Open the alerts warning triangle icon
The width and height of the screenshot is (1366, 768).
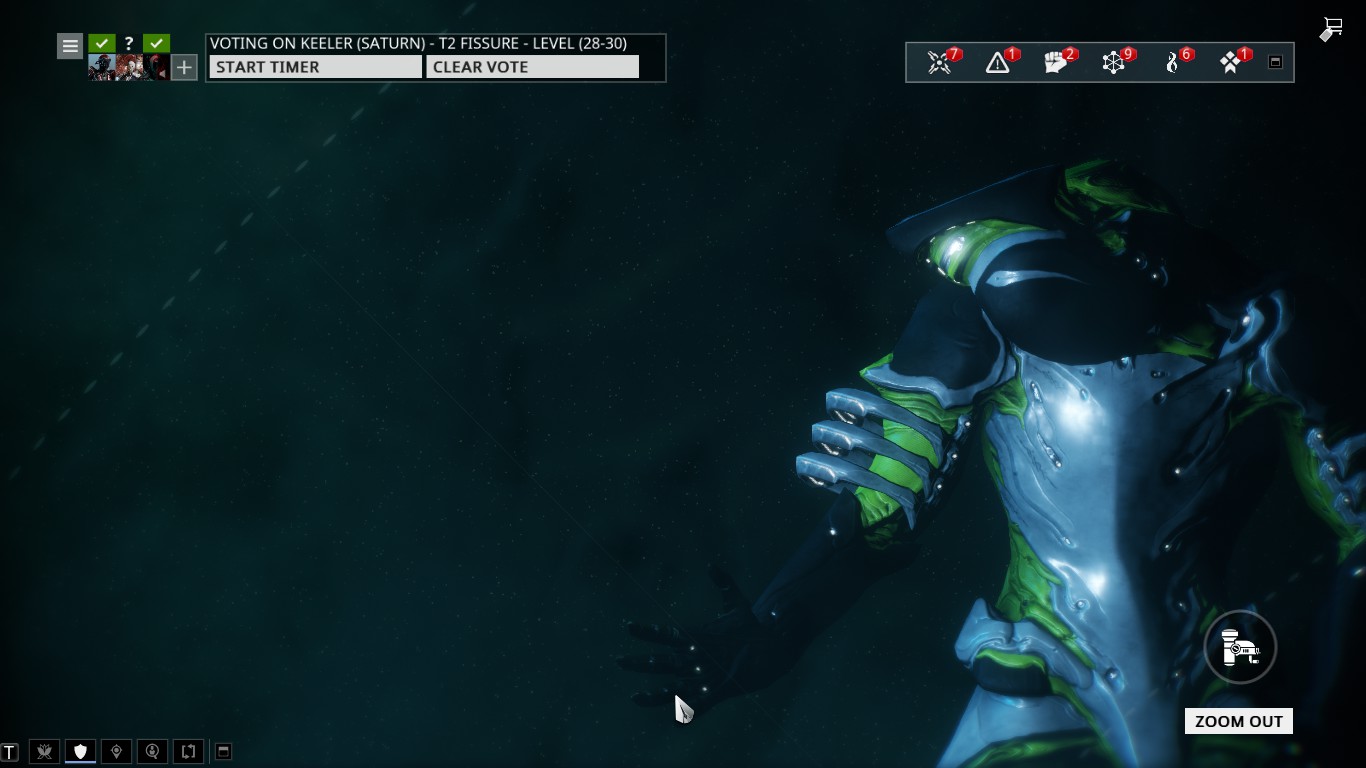pyautogui.click(x=998, y=63)
